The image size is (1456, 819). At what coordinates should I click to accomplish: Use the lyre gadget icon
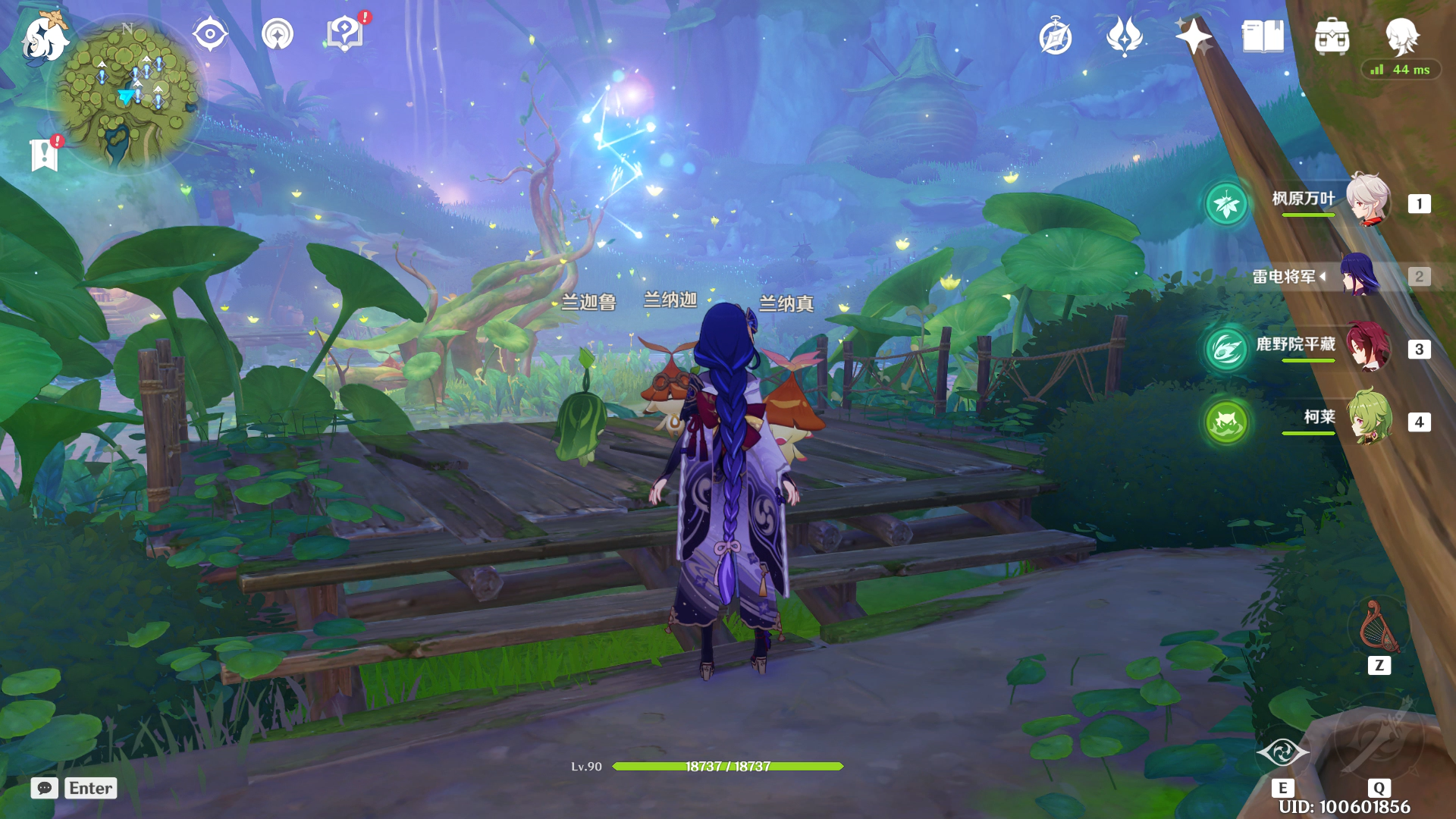(1379, 628)
